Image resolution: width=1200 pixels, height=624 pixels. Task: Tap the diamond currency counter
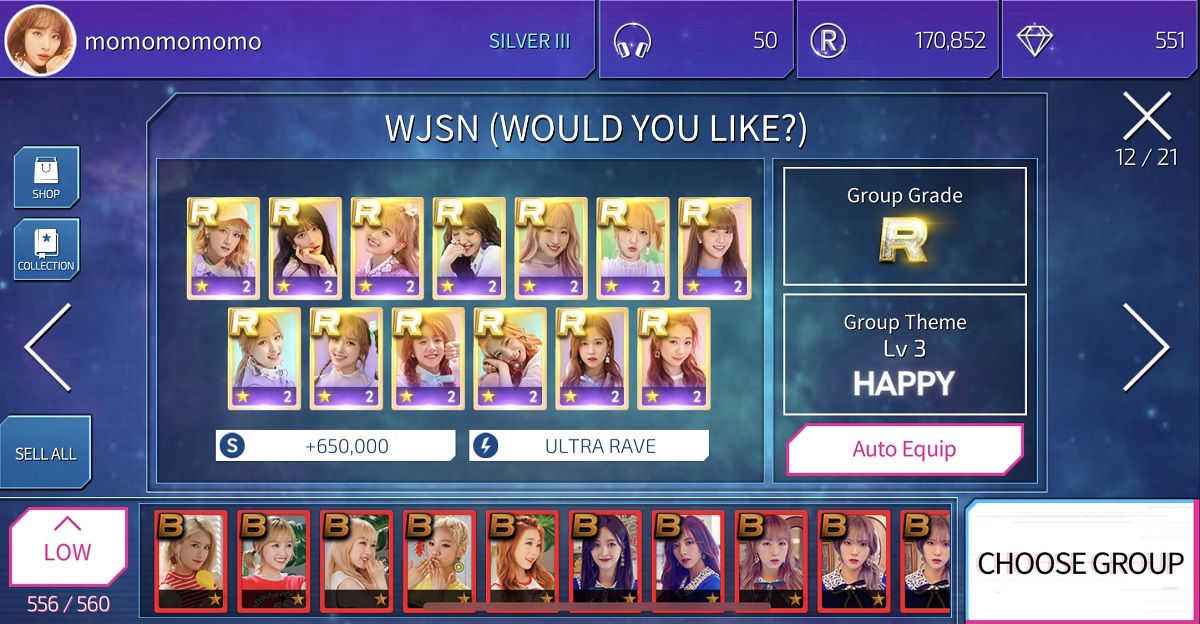click(1098, 41)
